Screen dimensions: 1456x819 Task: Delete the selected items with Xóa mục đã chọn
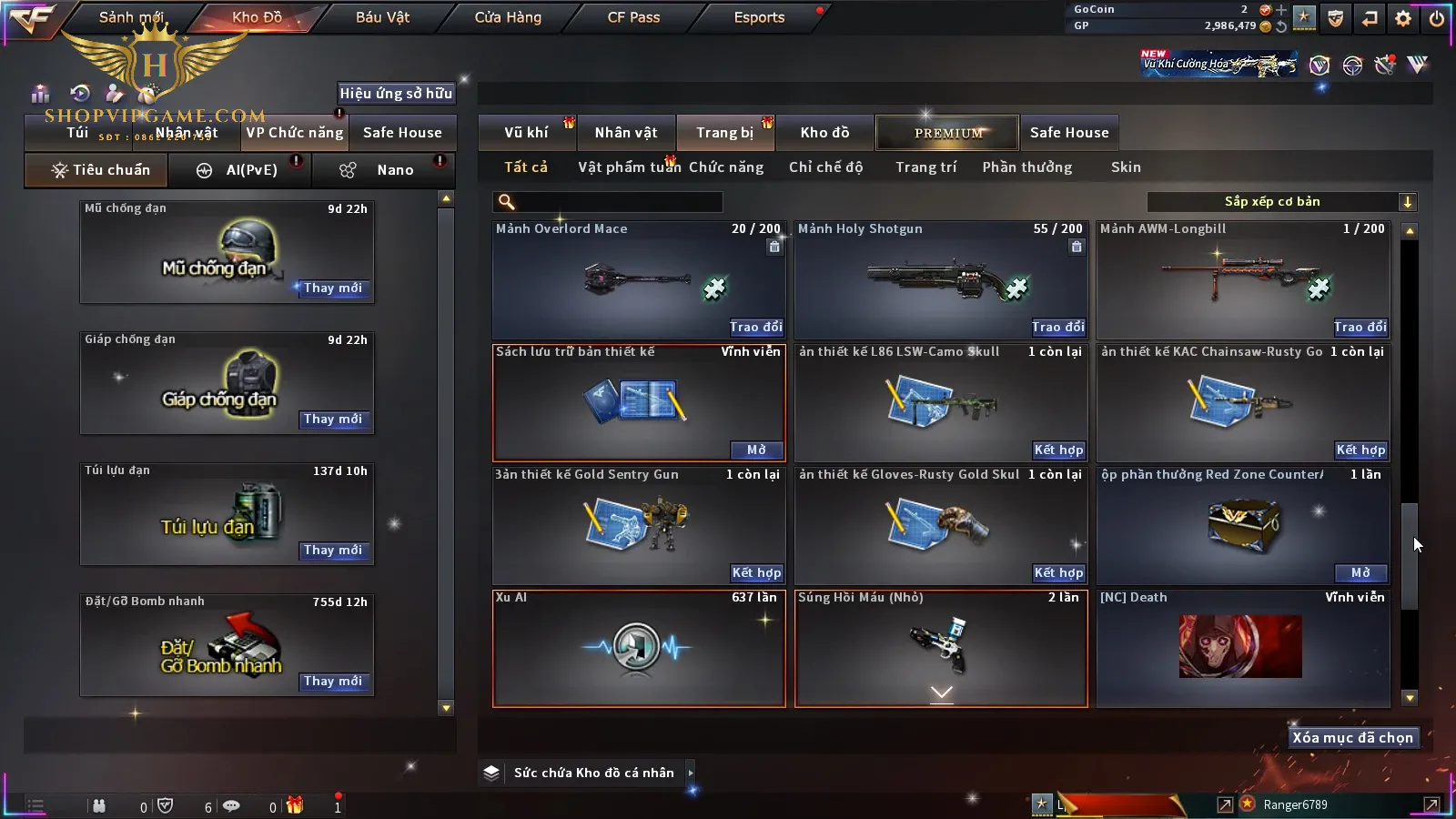[1352, 738]
